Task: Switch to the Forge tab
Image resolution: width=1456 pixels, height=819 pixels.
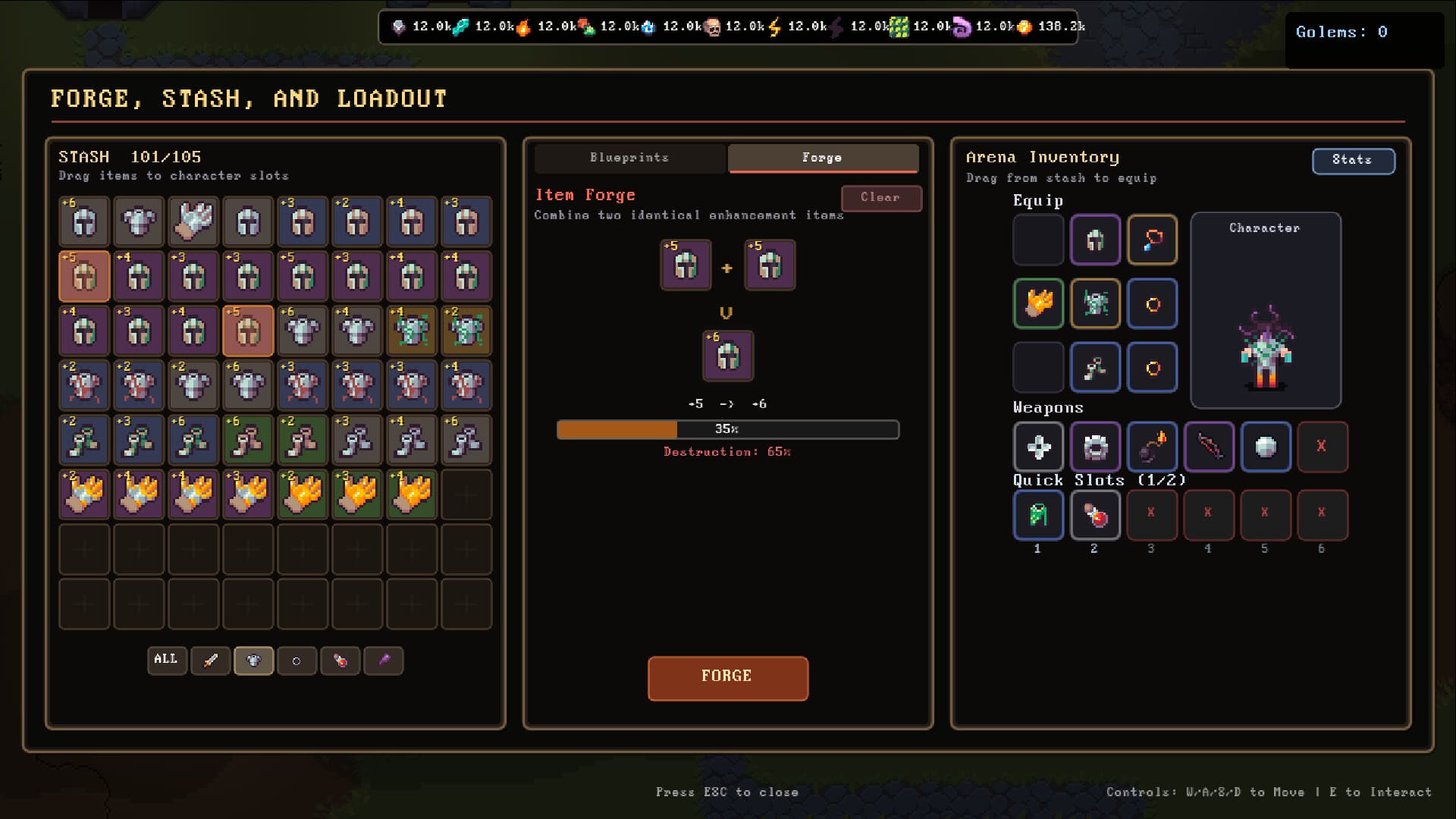Action: point(822,158)
